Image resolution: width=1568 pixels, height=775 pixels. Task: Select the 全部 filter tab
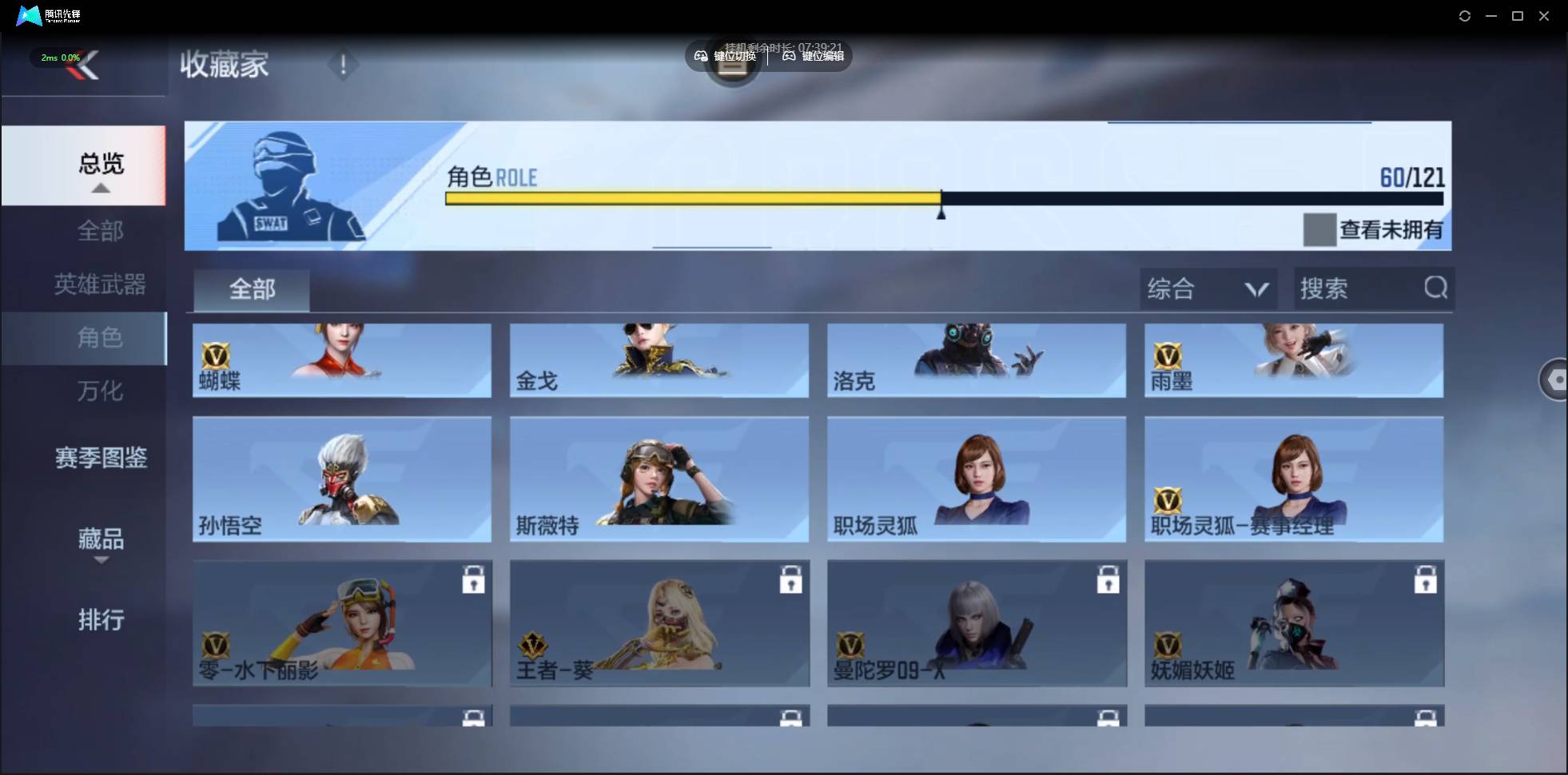tap(252, 290)
